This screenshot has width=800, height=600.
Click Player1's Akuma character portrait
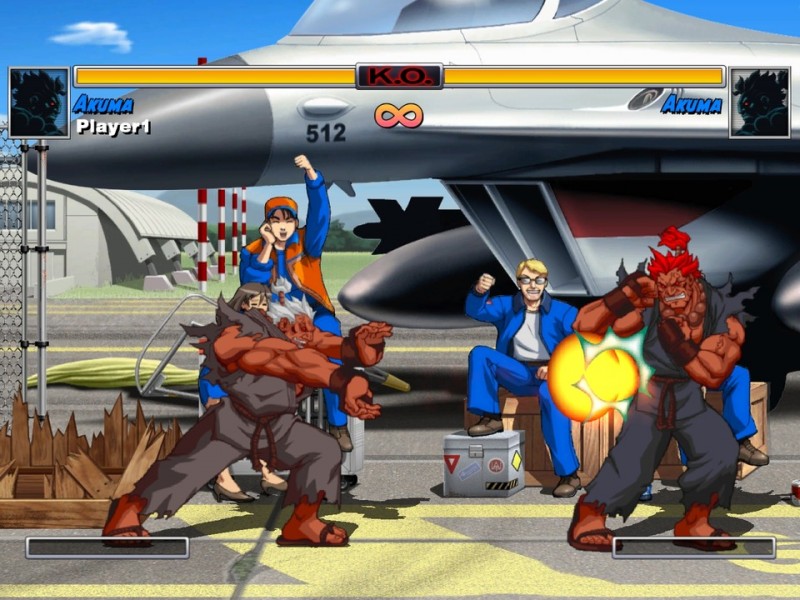click(39, 102)
